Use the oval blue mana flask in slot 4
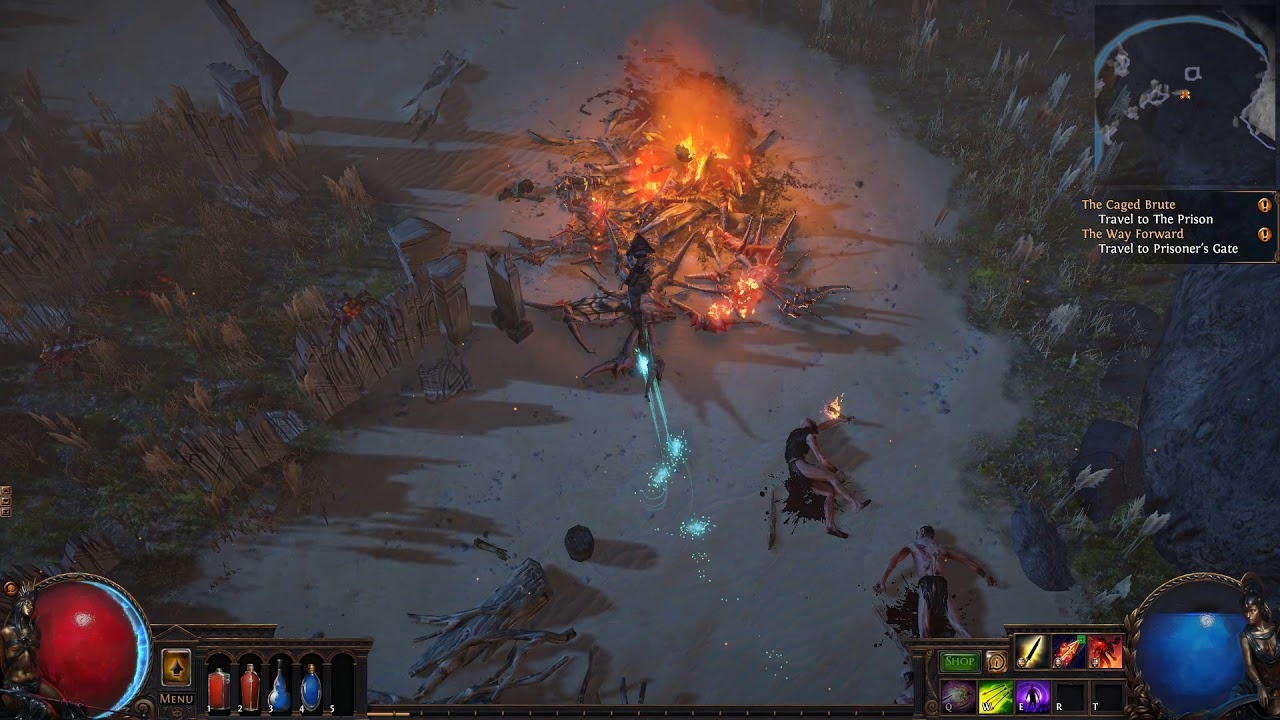The width and height of the screenshot is (1280, 720). (x=311, y=688)
